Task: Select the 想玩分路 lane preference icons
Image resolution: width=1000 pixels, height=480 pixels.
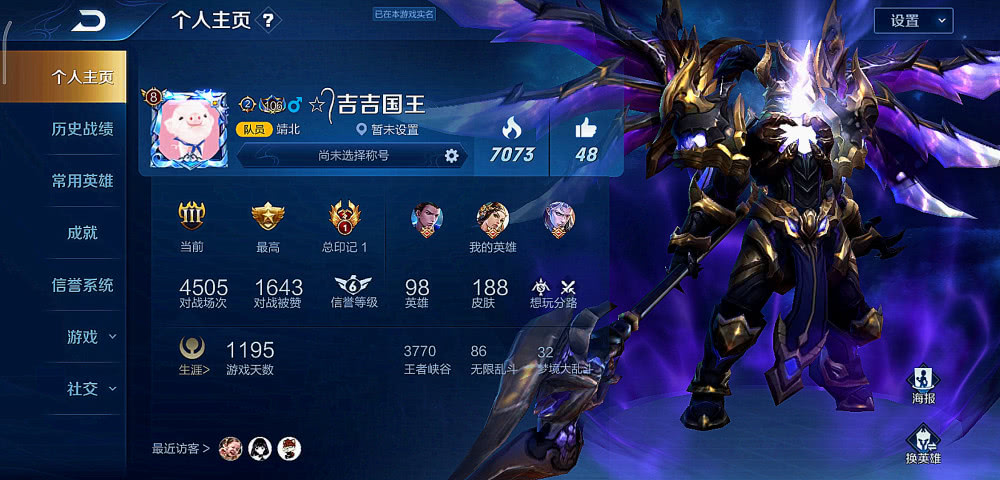Action: click(x=554, y=291)
